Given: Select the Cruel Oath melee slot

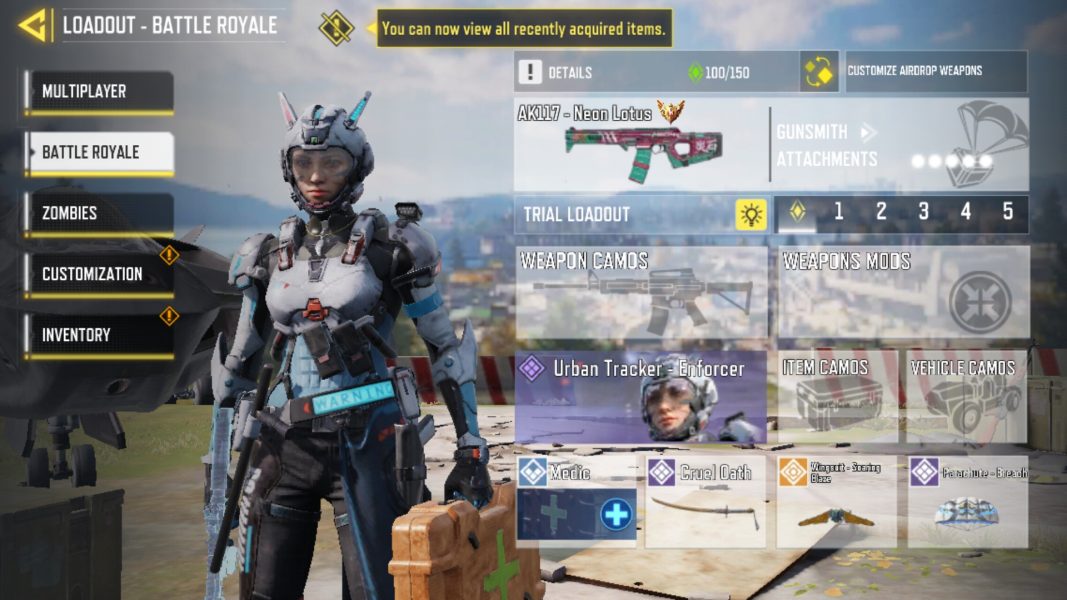Looking at the screenshot, I should (705, 502).
